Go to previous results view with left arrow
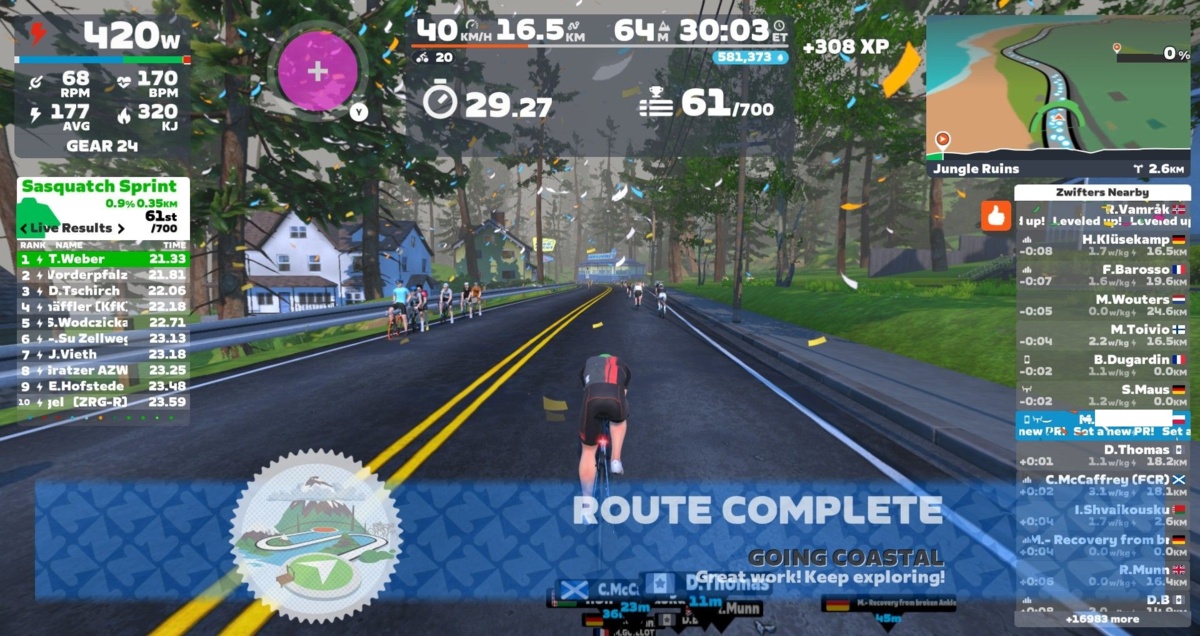The width and height of the screenshot is (1200, 636). 24,229
